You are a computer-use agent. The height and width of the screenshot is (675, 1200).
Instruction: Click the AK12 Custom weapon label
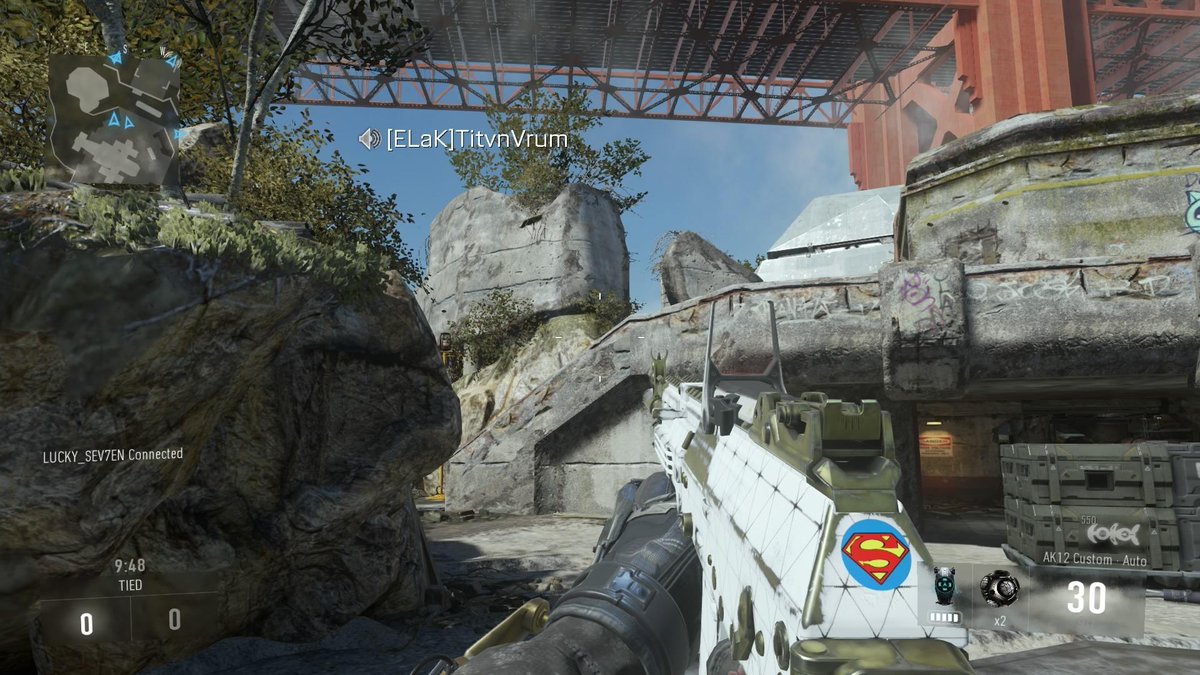(1094, 560)
